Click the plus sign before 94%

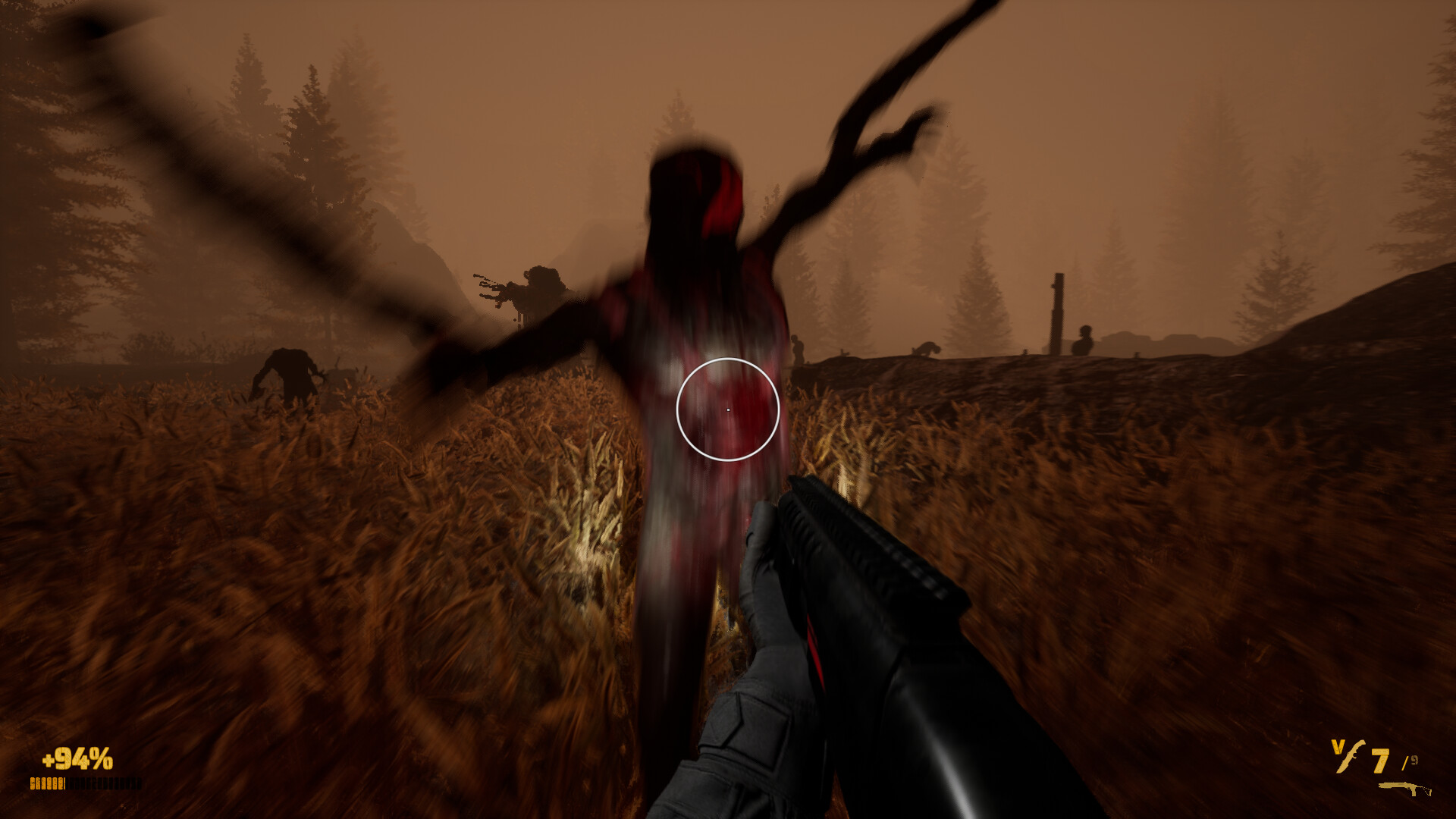point(49,759)
